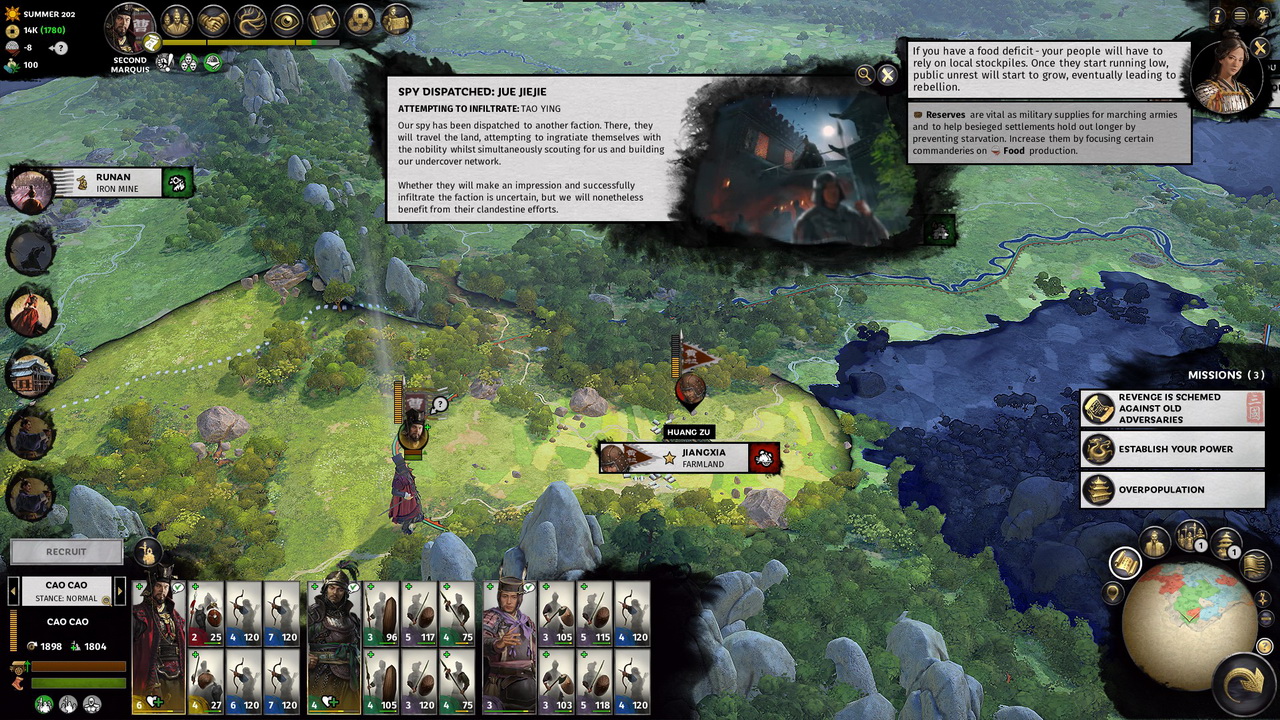Switch to the next army with right arrow

(120, 591)
